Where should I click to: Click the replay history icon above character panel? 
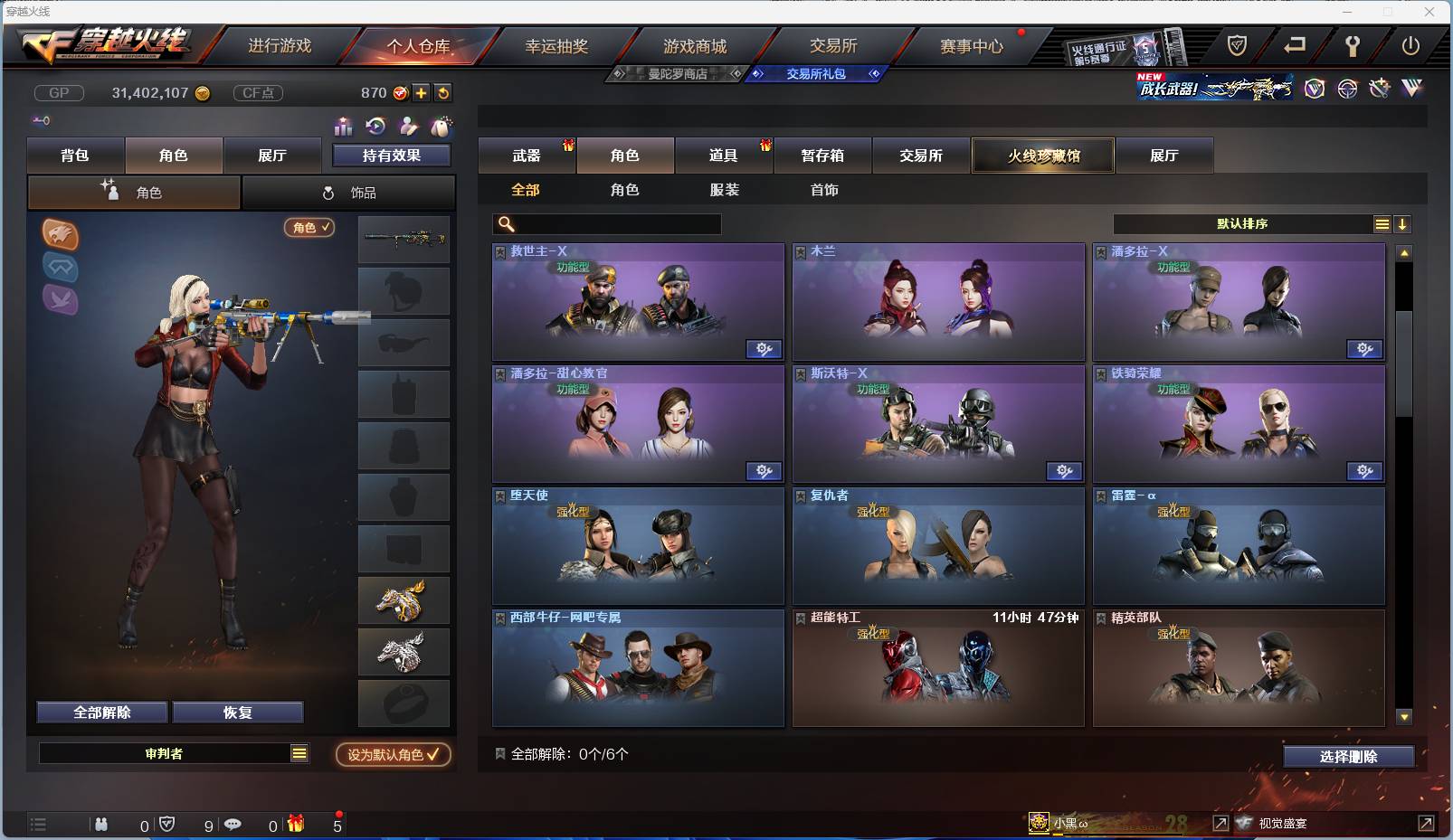(x=374, y=125)
